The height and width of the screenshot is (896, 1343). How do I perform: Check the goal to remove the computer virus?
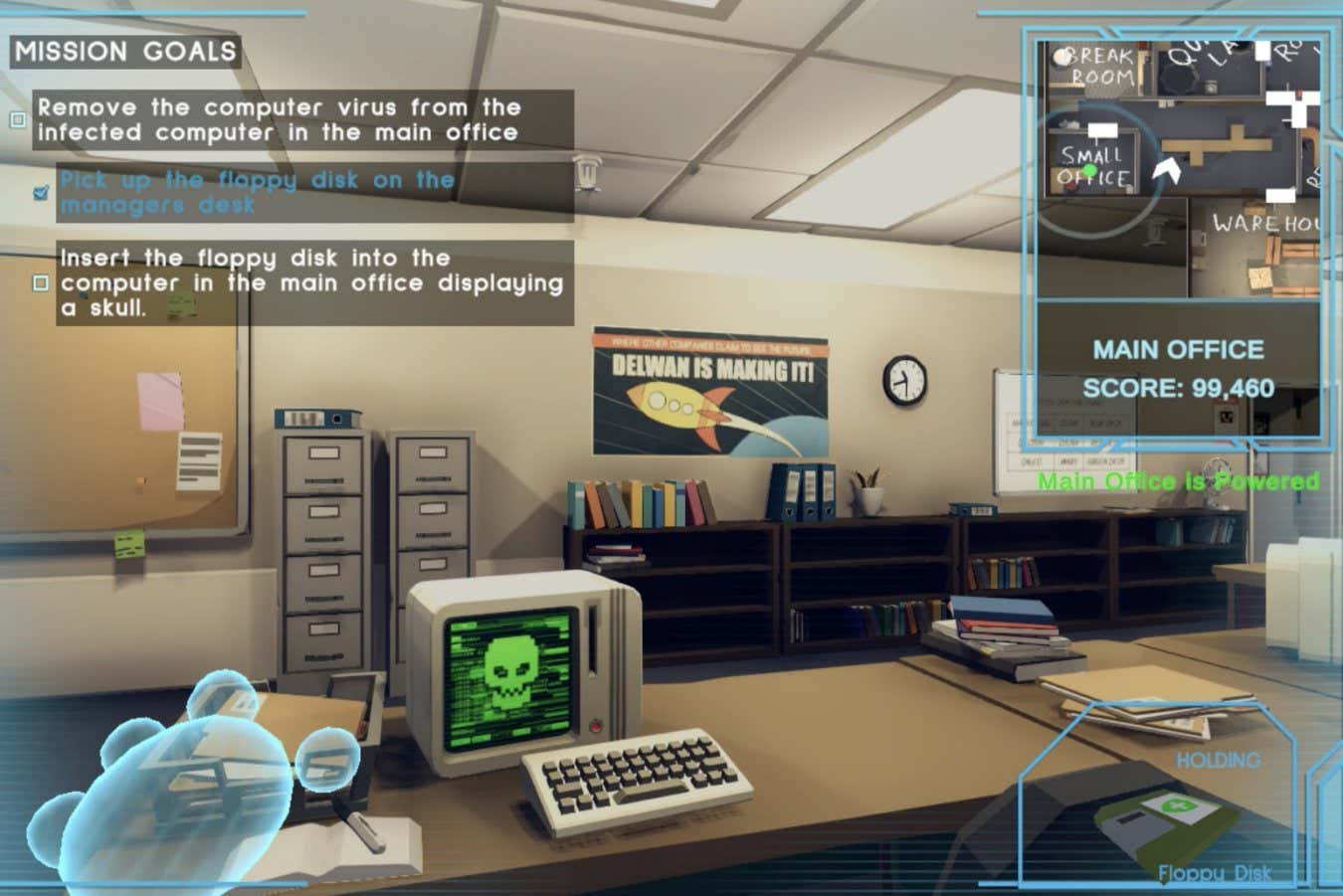16,120
